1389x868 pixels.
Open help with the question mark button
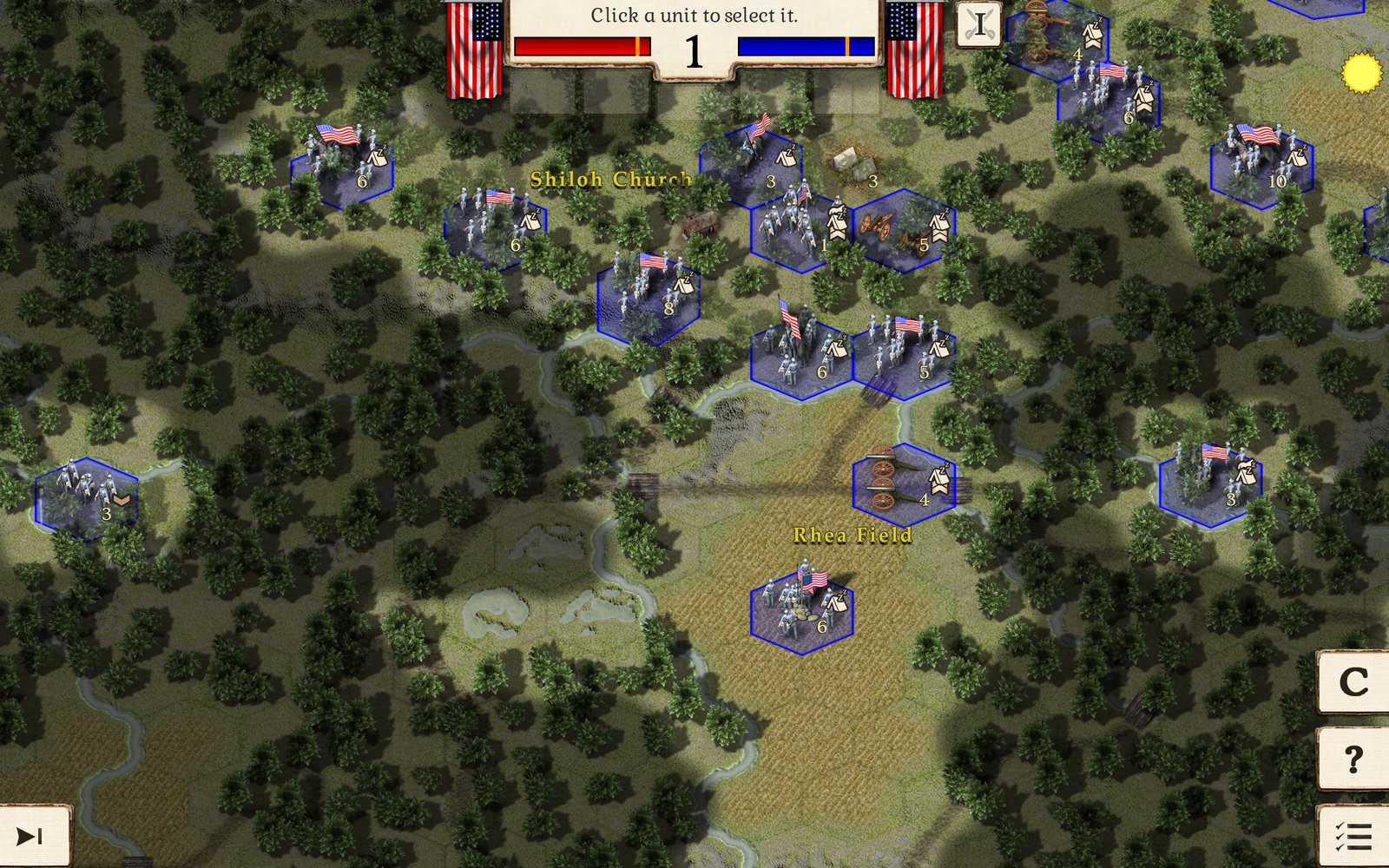point(1353,759)
